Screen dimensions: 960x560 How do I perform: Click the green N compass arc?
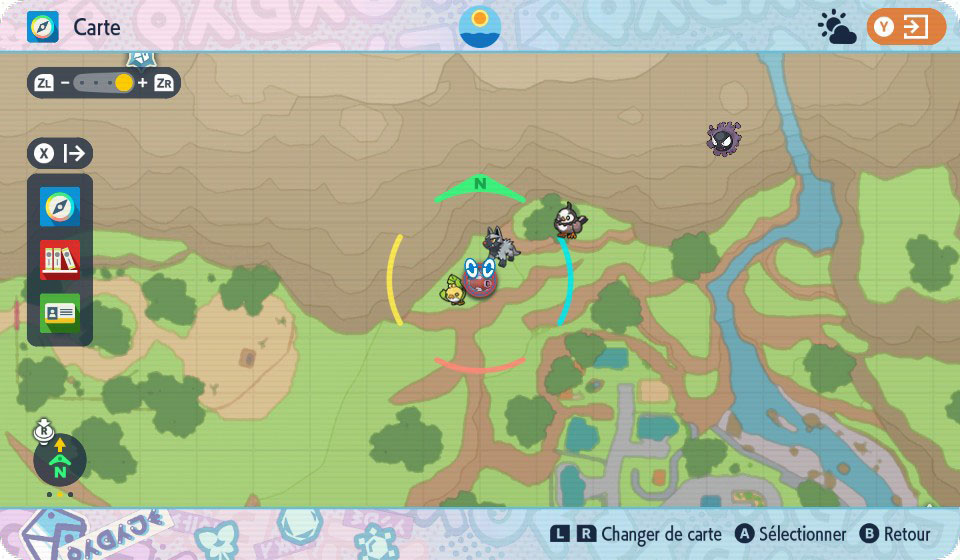point(480,186)
